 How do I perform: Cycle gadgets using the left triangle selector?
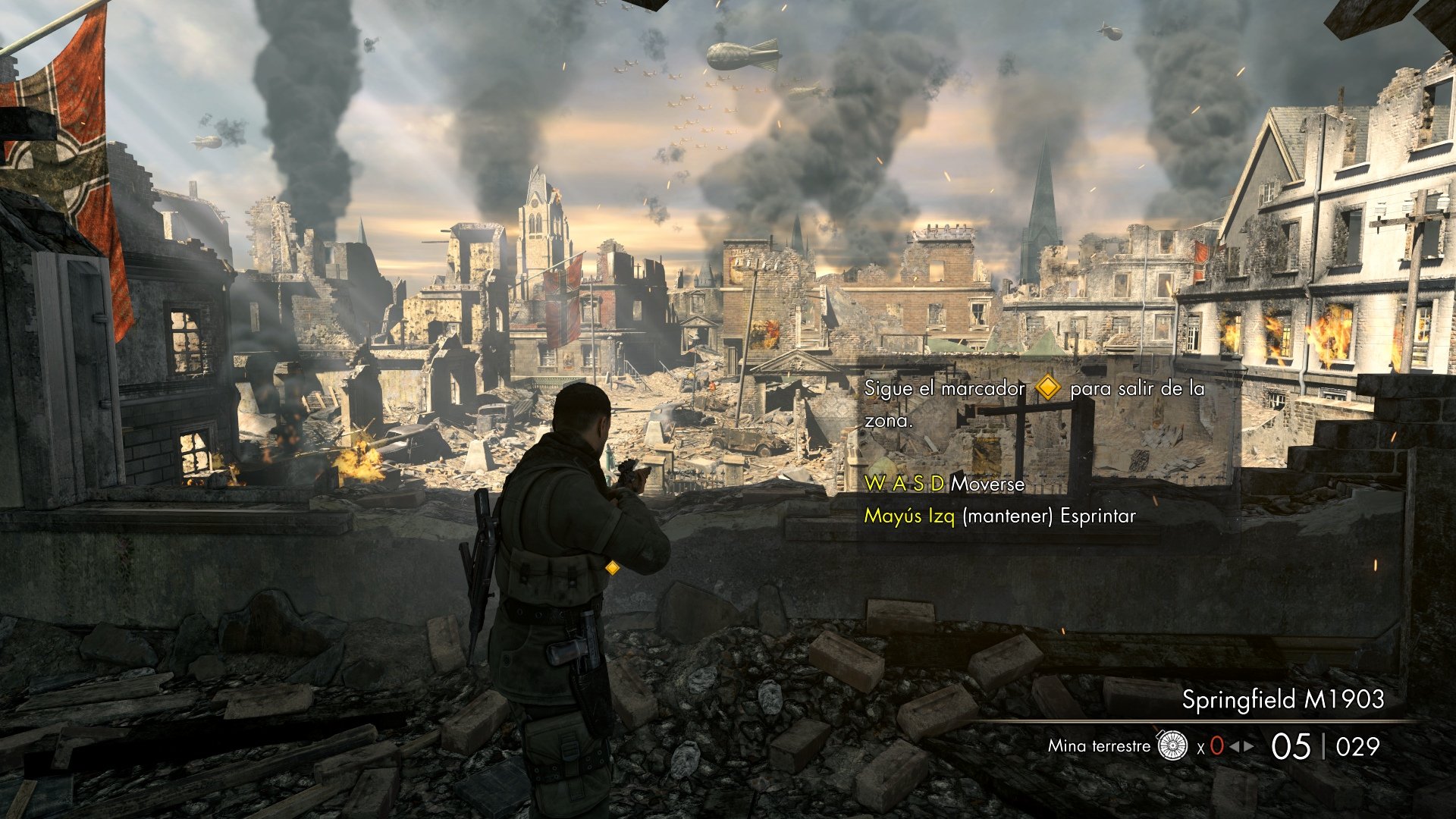tap(1234, 747)
